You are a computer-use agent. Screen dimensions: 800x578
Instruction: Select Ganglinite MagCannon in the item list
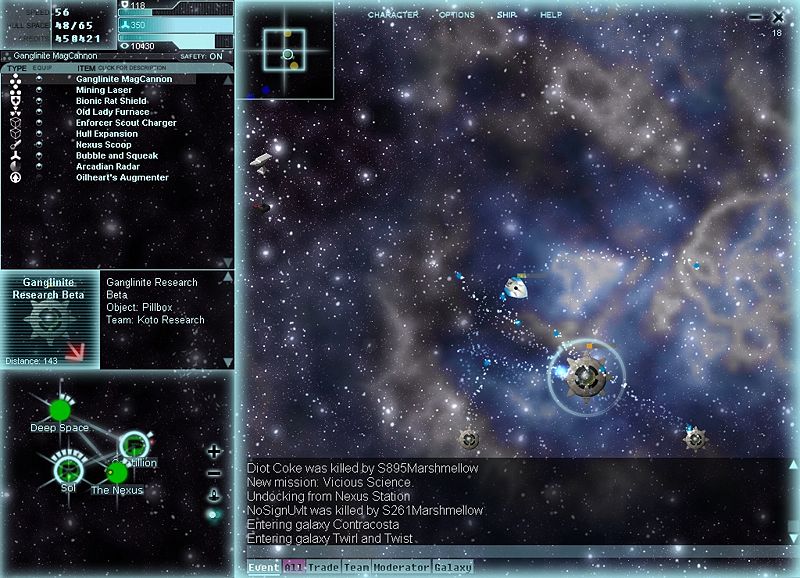click(x=124, y=79)
